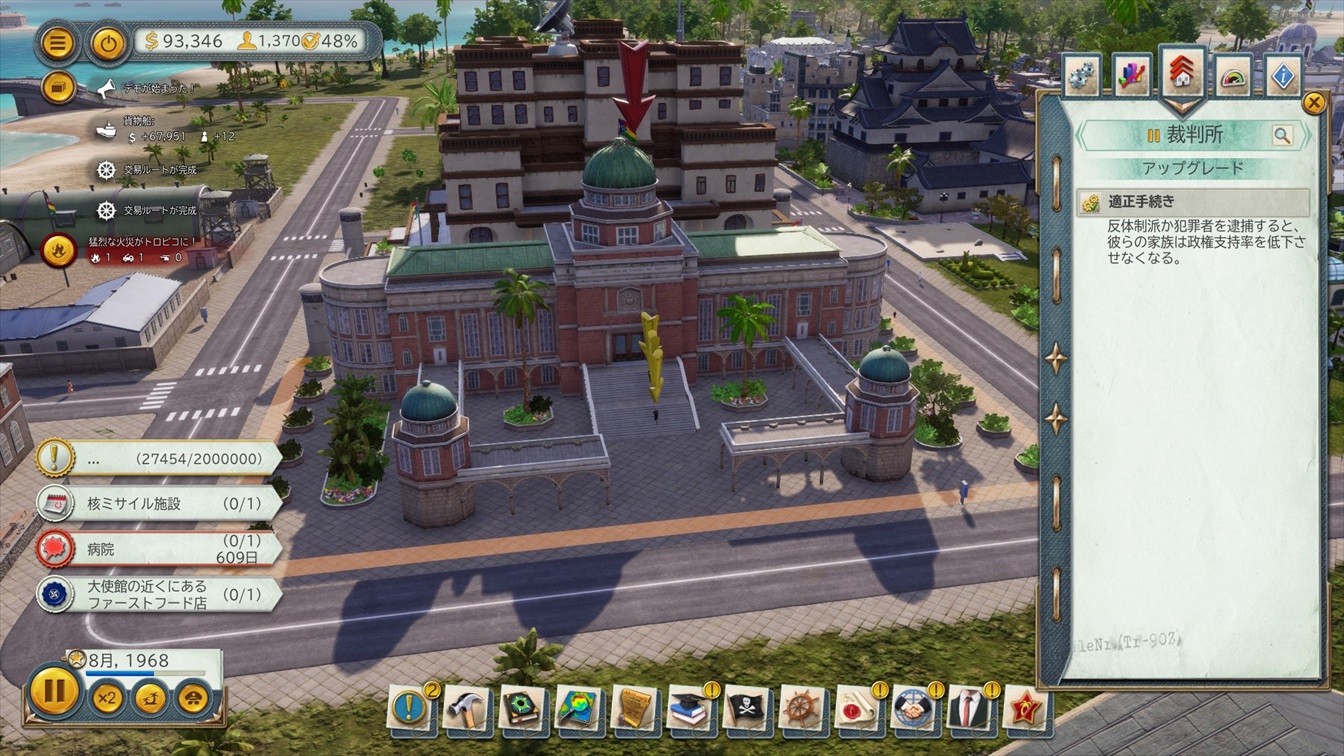Select the 適正手続き upgrade
The height and width of the screenshot is (756, 1344).
tap(1193, 203)
